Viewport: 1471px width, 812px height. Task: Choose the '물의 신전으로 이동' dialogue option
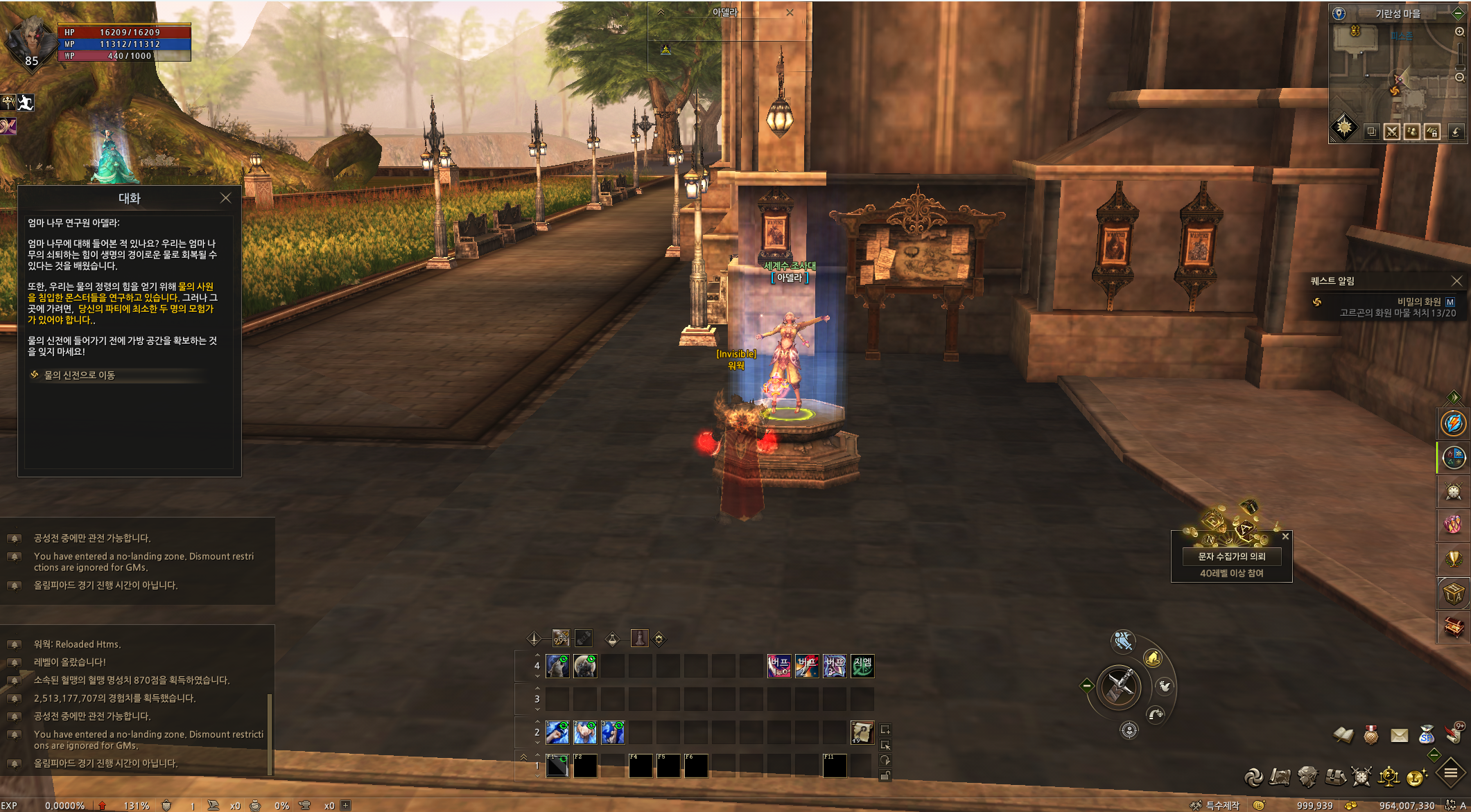coord(80,375)
